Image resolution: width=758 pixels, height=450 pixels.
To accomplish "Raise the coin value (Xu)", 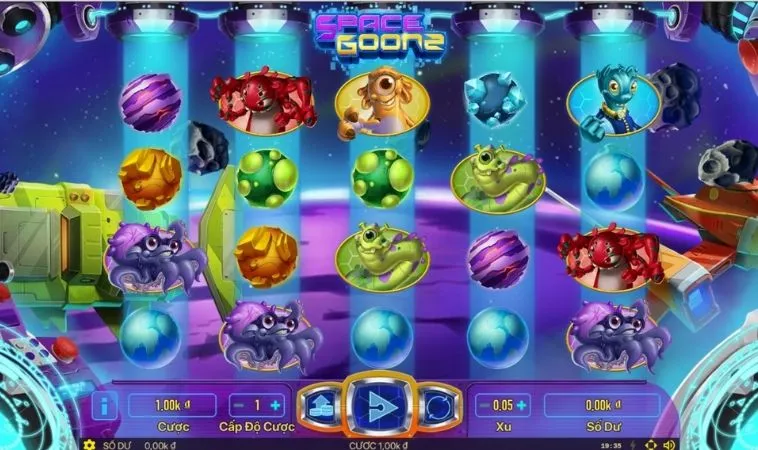I will click(521, 405).
